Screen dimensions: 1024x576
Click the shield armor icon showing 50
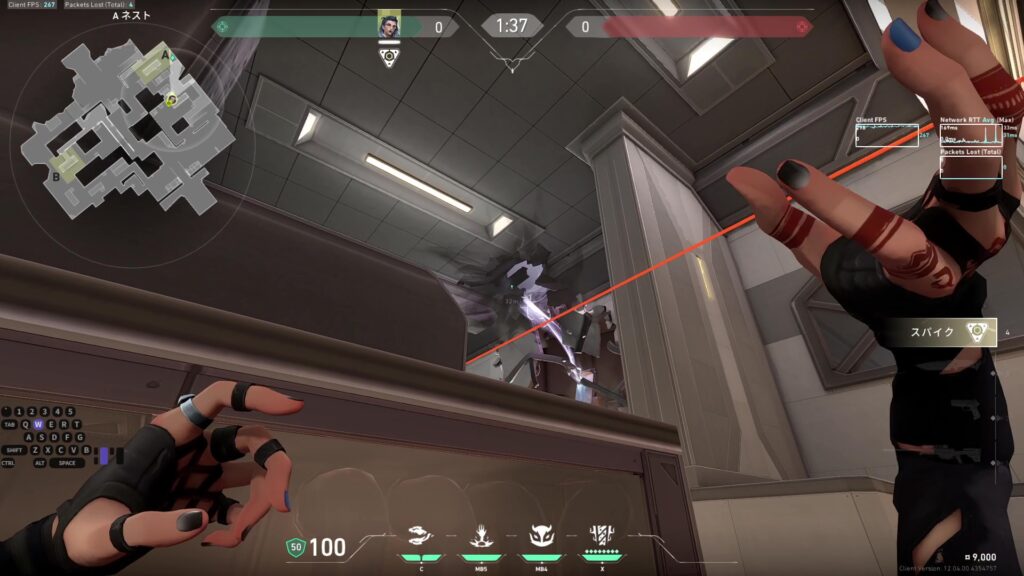click(295, 547)
